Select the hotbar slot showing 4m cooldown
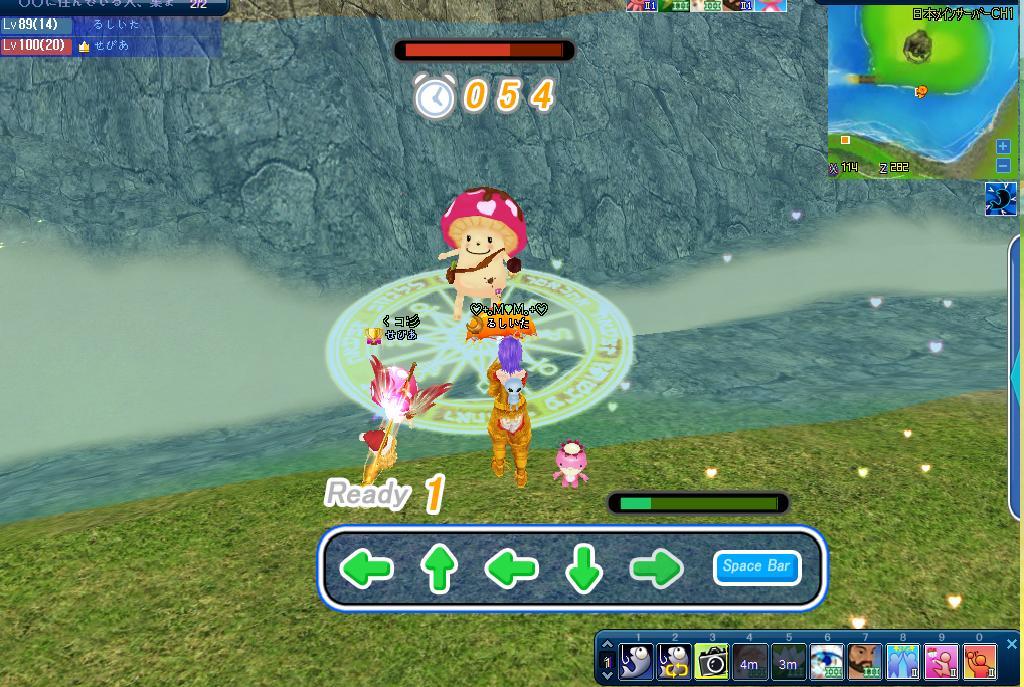The width and height of the screenshot is (1024, 687). coord(750,661)
